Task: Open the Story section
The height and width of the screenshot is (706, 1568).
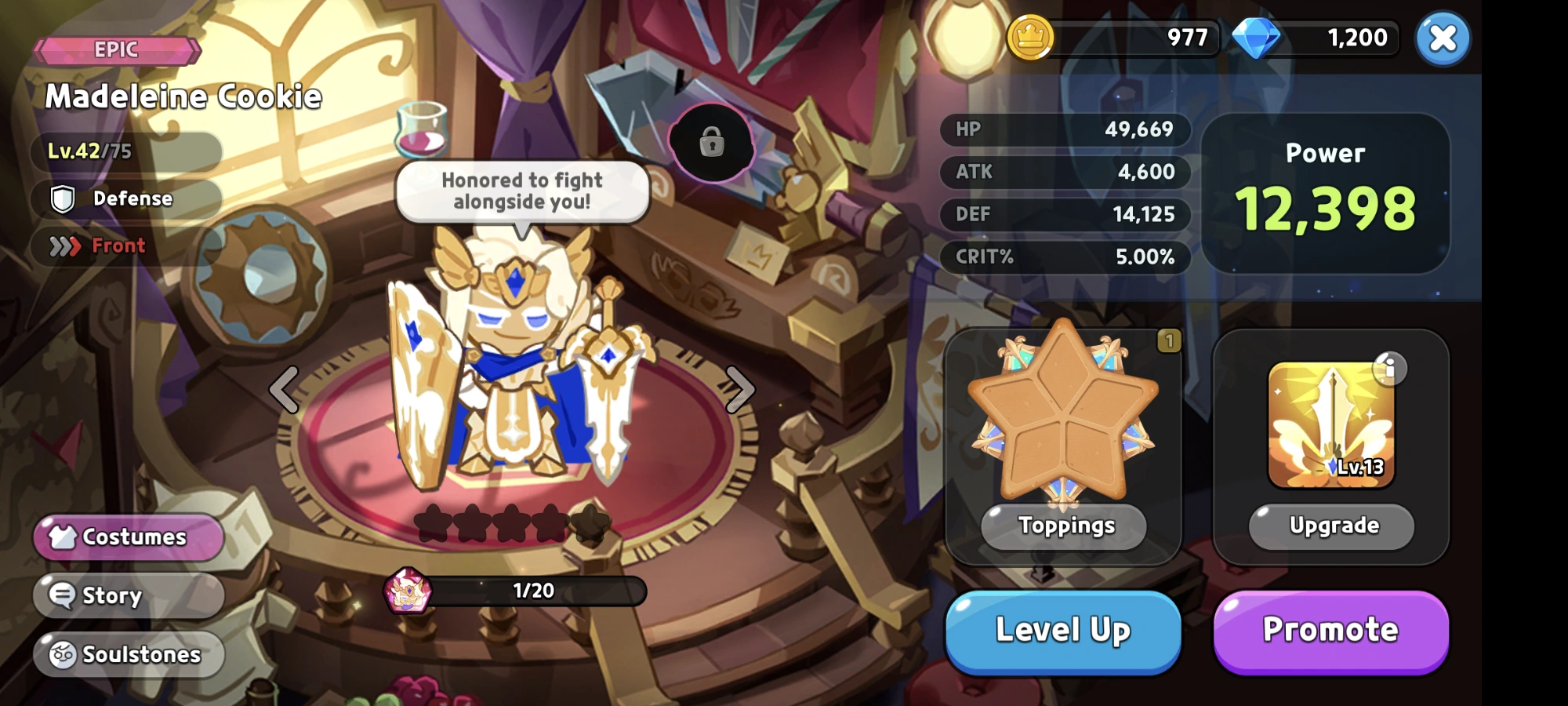Action: click(x=128, y=595)
